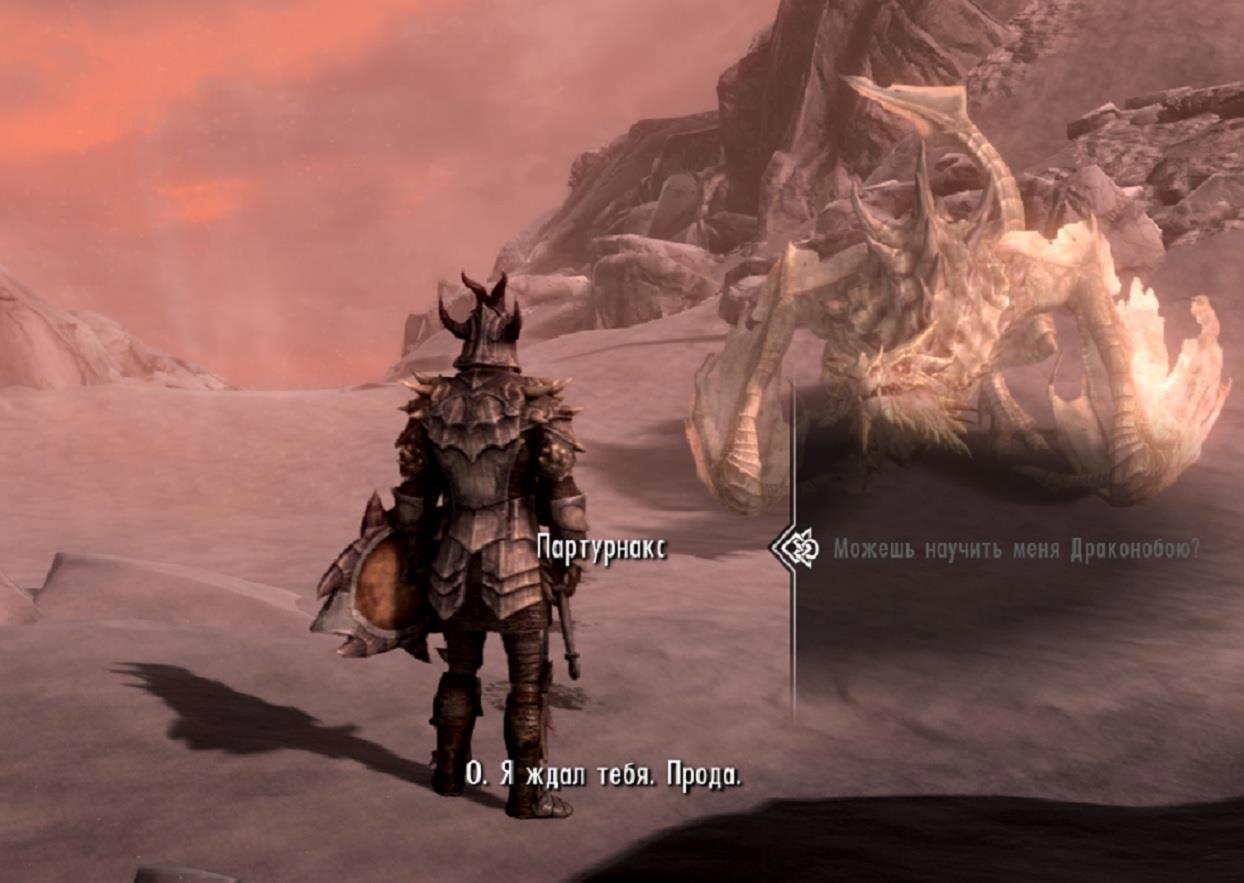Choose the reply "Можешь научить меня Драконобою?"
This screenshot has height=883, width=1244.
[x=1016, y=549]
